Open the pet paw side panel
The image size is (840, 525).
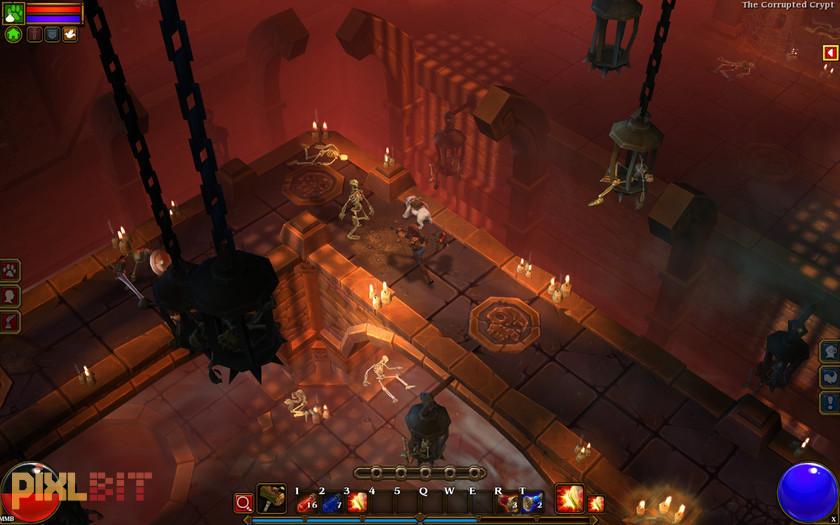10,270
